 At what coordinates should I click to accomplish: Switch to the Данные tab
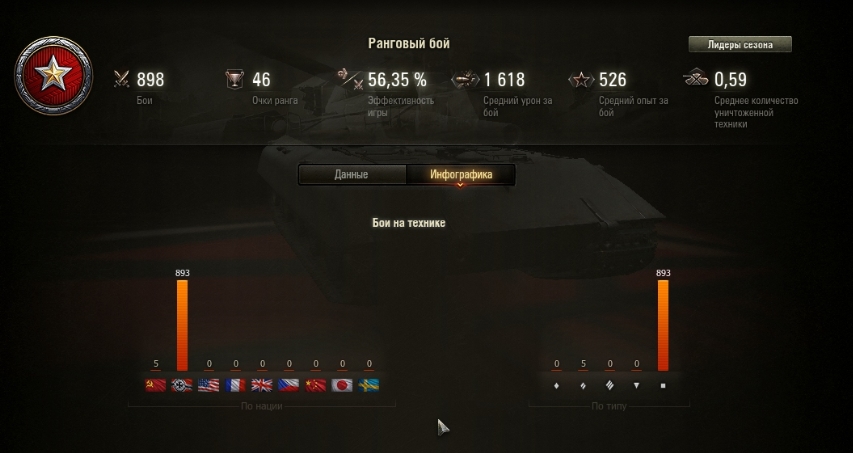[351, 175]
